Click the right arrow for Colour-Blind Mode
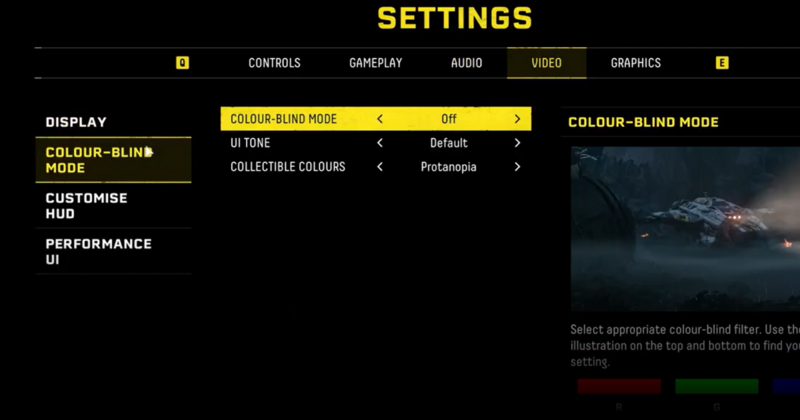Viewport: 800px width, 420px height. click(x=517, y=119)
